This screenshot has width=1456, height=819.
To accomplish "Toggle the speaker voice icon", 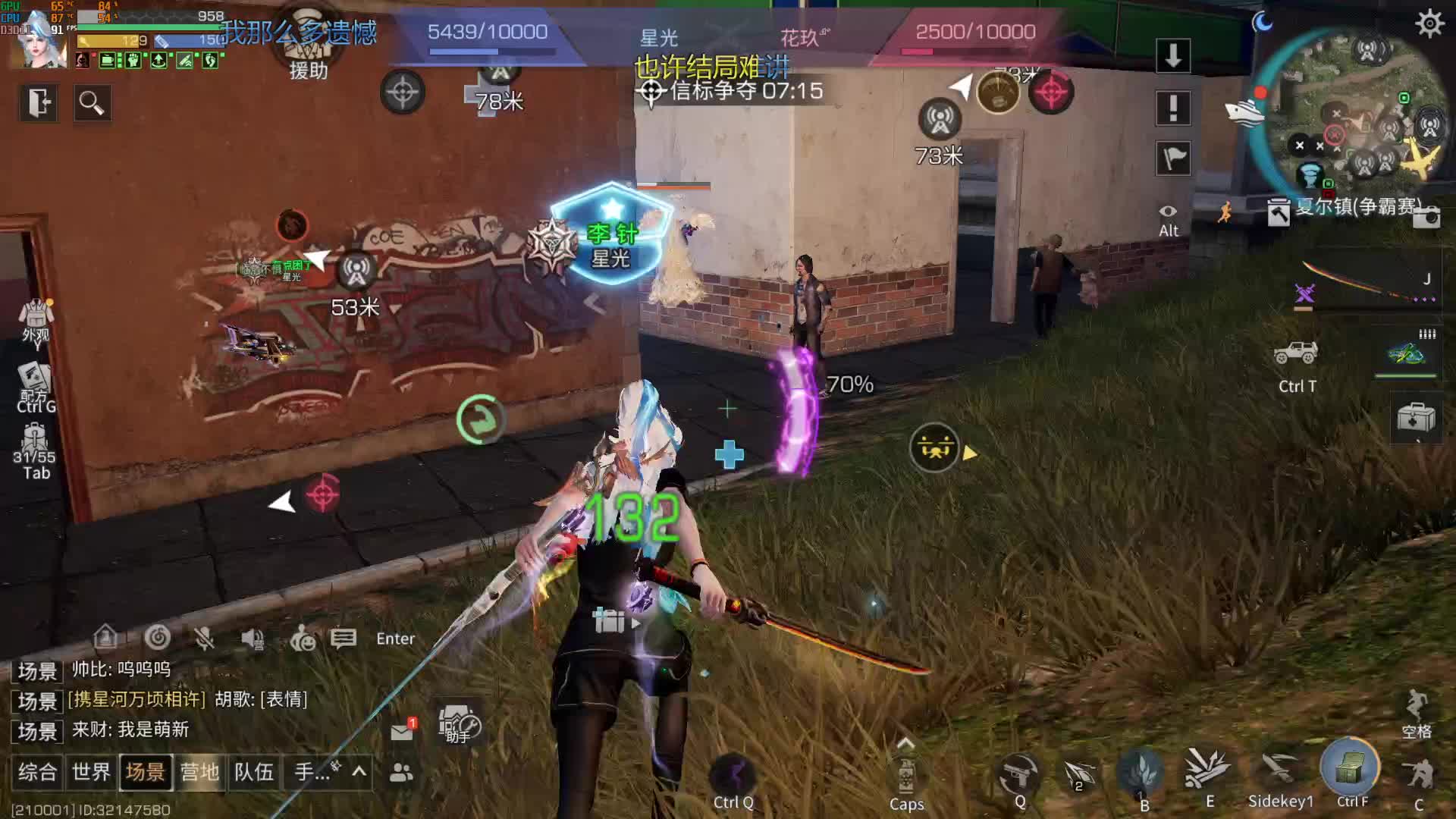I will click(x=253, y=639).
